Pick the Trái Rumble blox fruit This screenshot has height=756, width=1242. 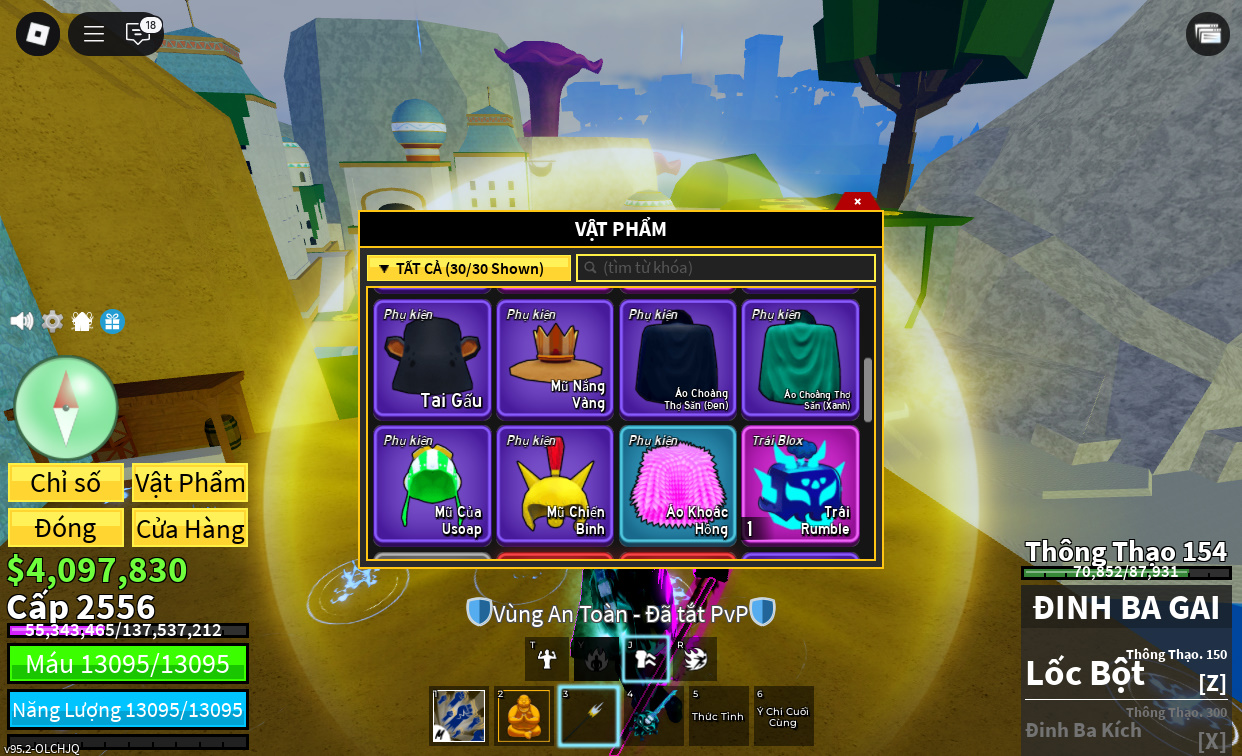(800, 484)
